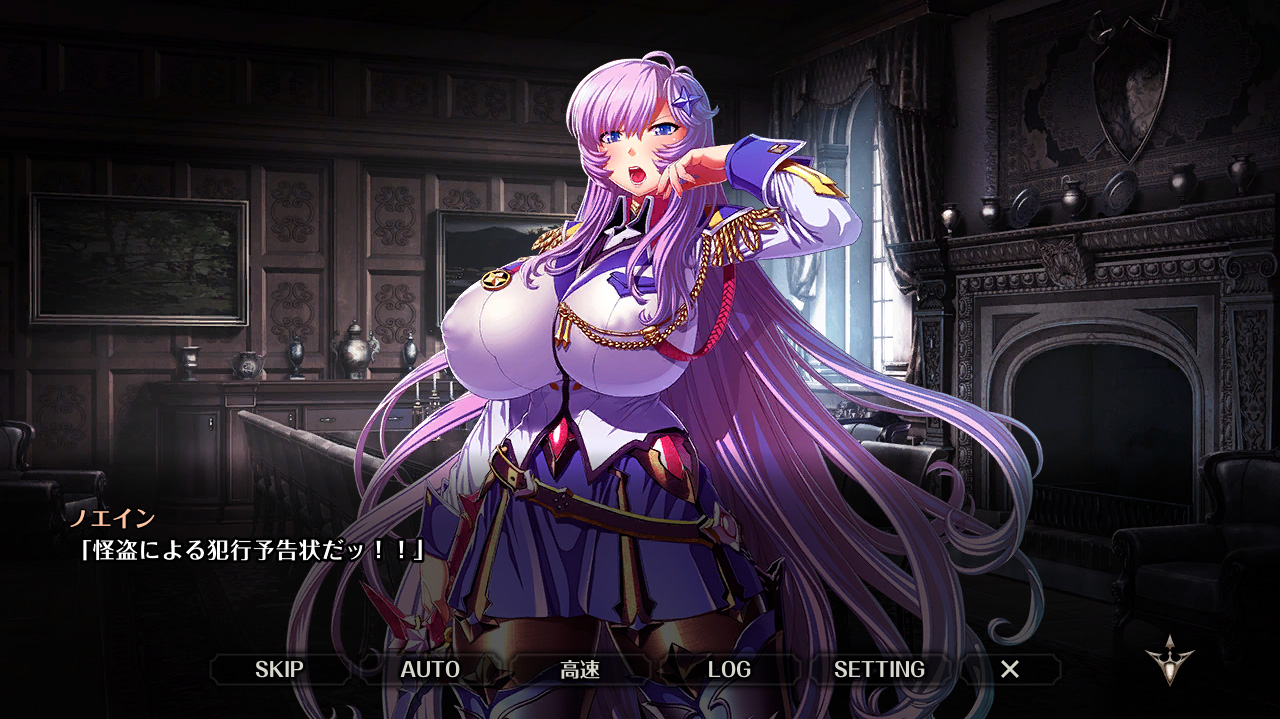This screenshot has height=719, width=1280.
Task: Open the SETTING menu
Action: (x=879, y=669)
